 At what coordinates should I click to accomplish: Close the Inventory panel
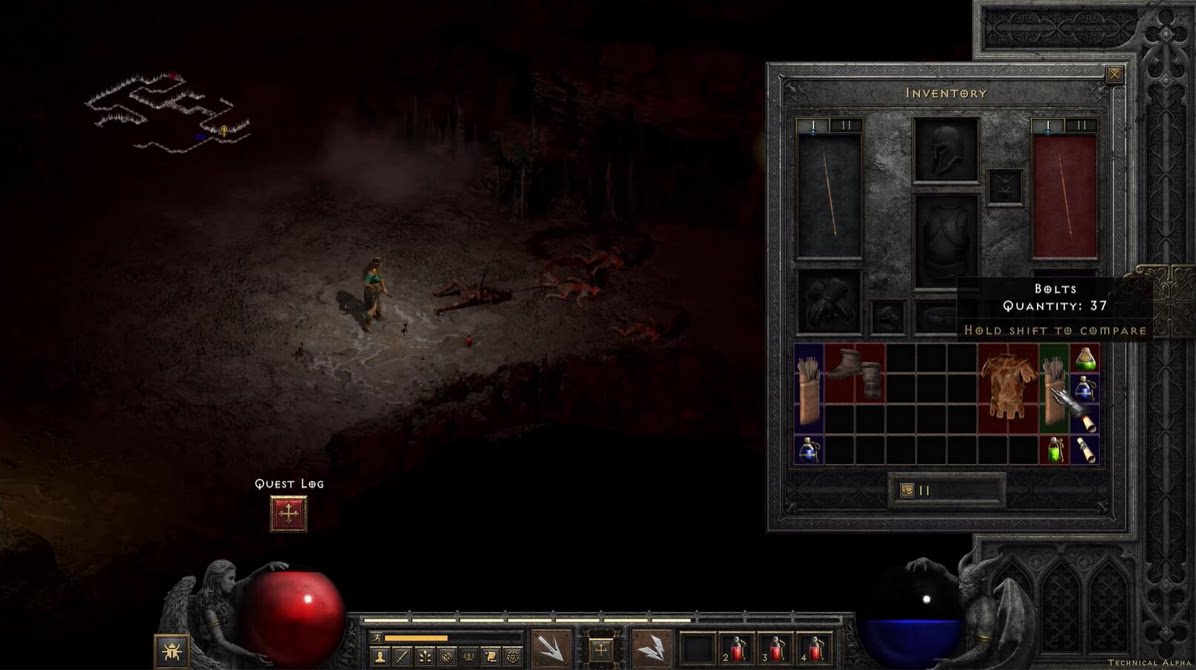[1114, 74]
